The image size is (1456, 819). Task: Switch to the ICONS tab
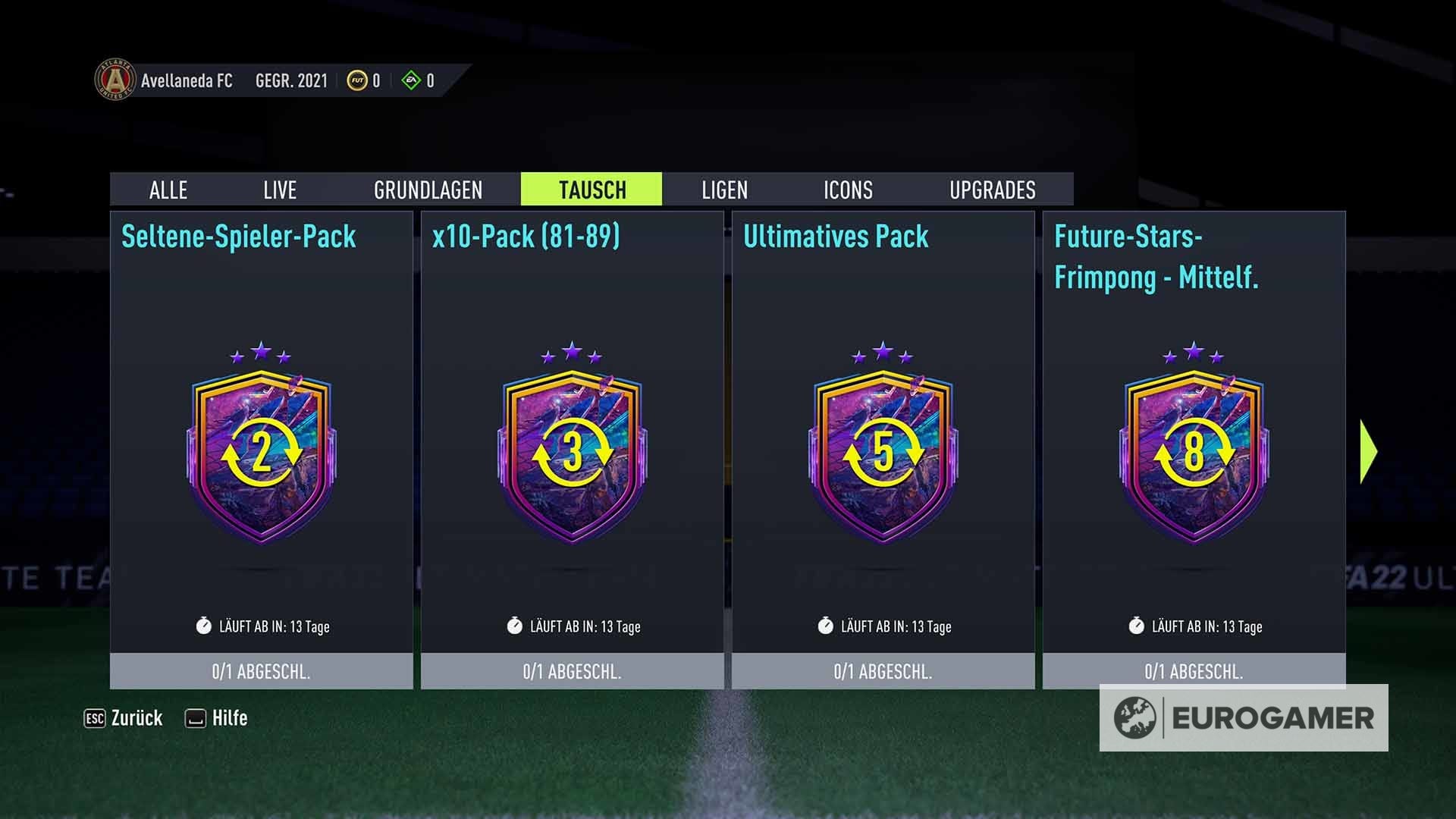847,190
